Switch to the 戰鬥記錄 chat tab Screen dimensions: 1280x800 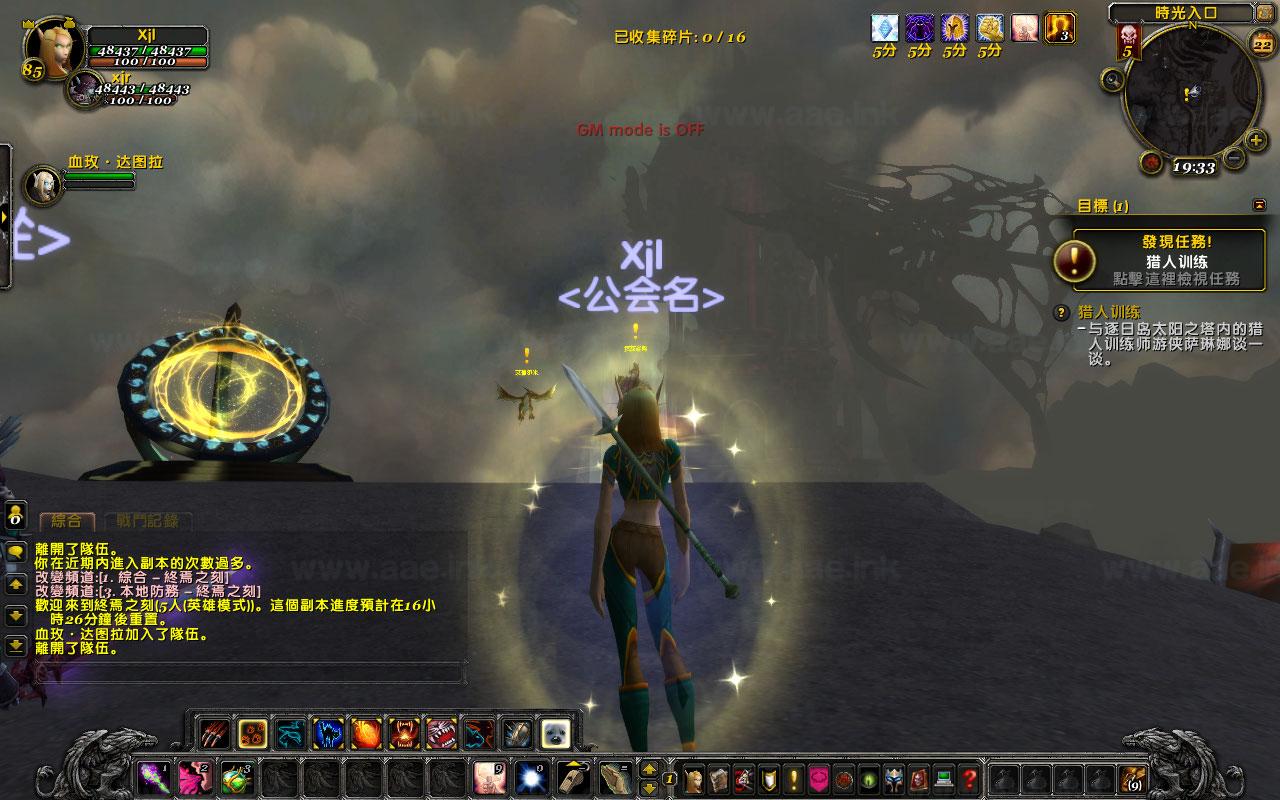click(x=147, y=520)
